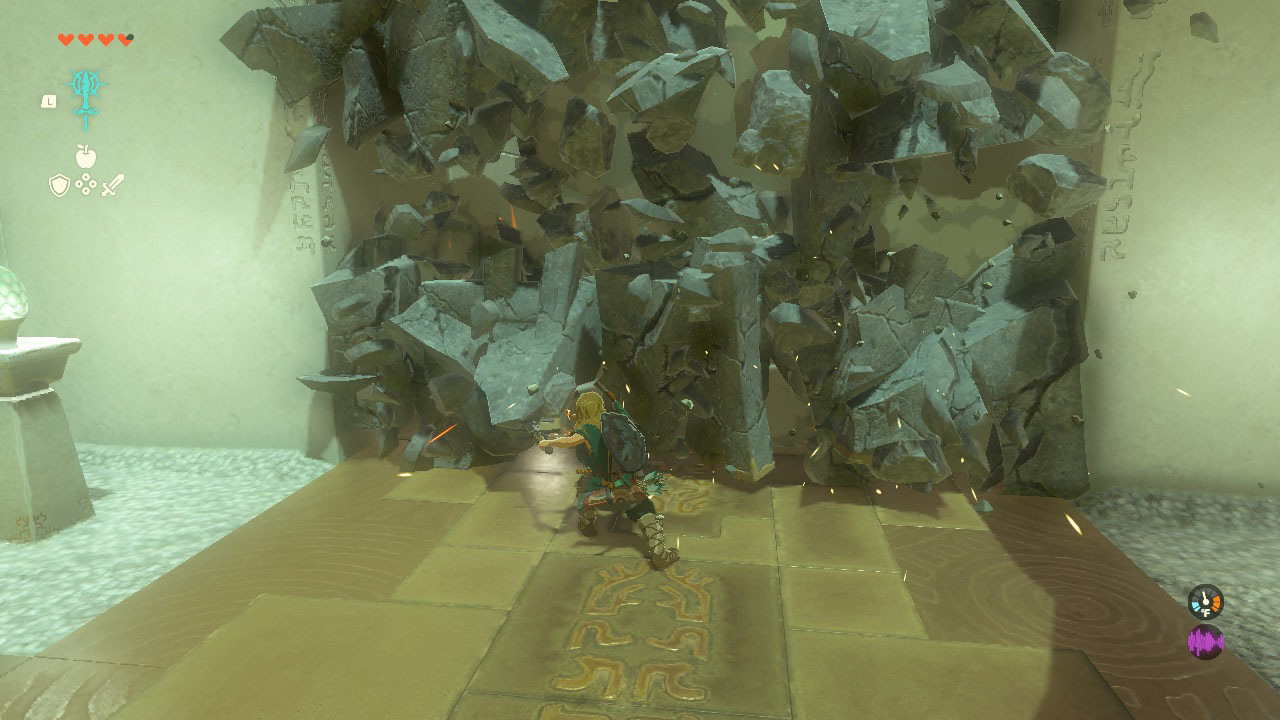Click the blue cold zone on the gauge
Screen dimensions: 1280x720
pos(1196,606)
